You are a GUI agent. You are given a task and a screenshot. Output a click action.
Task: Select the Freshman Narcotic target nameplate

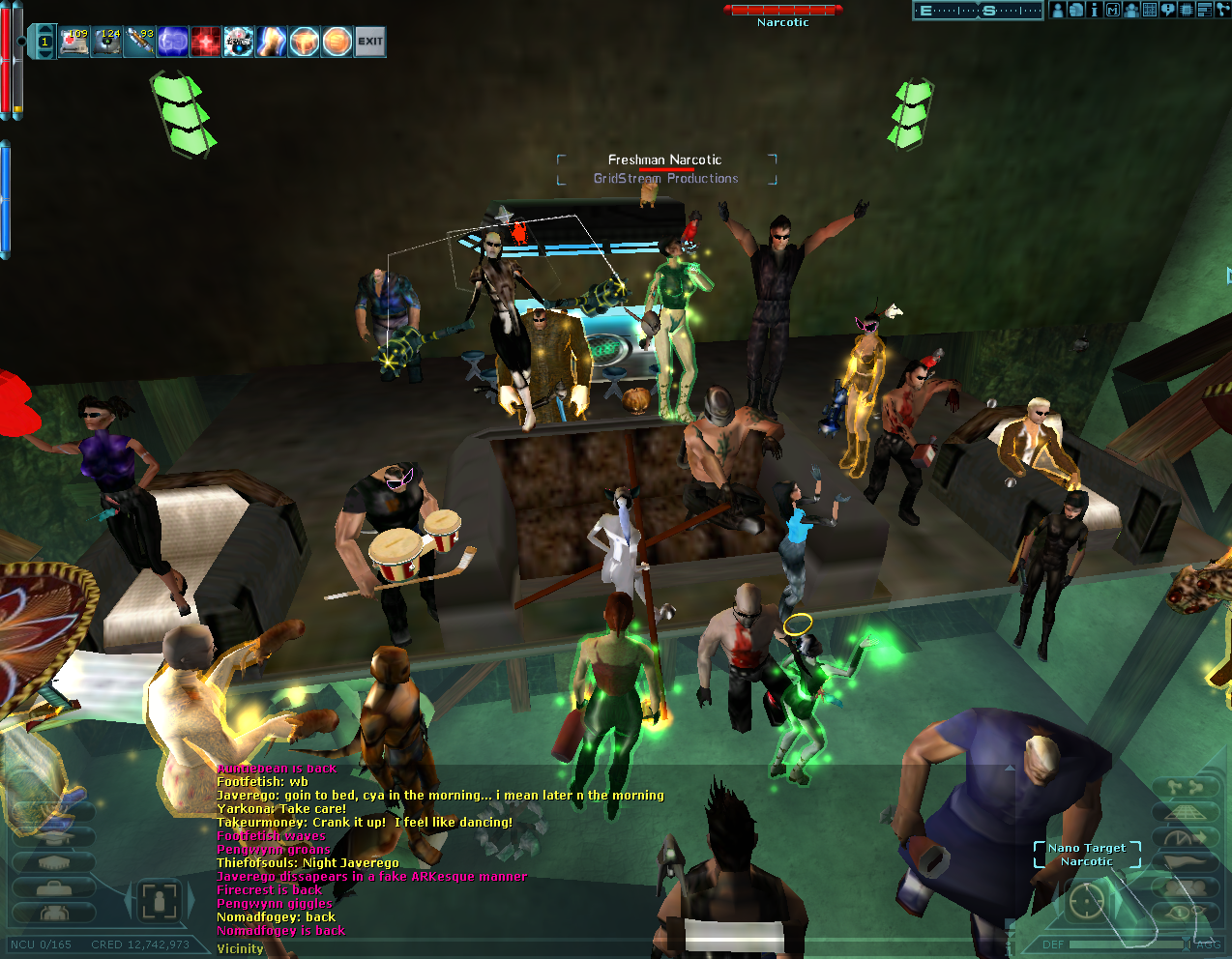(x=665, y=160)
